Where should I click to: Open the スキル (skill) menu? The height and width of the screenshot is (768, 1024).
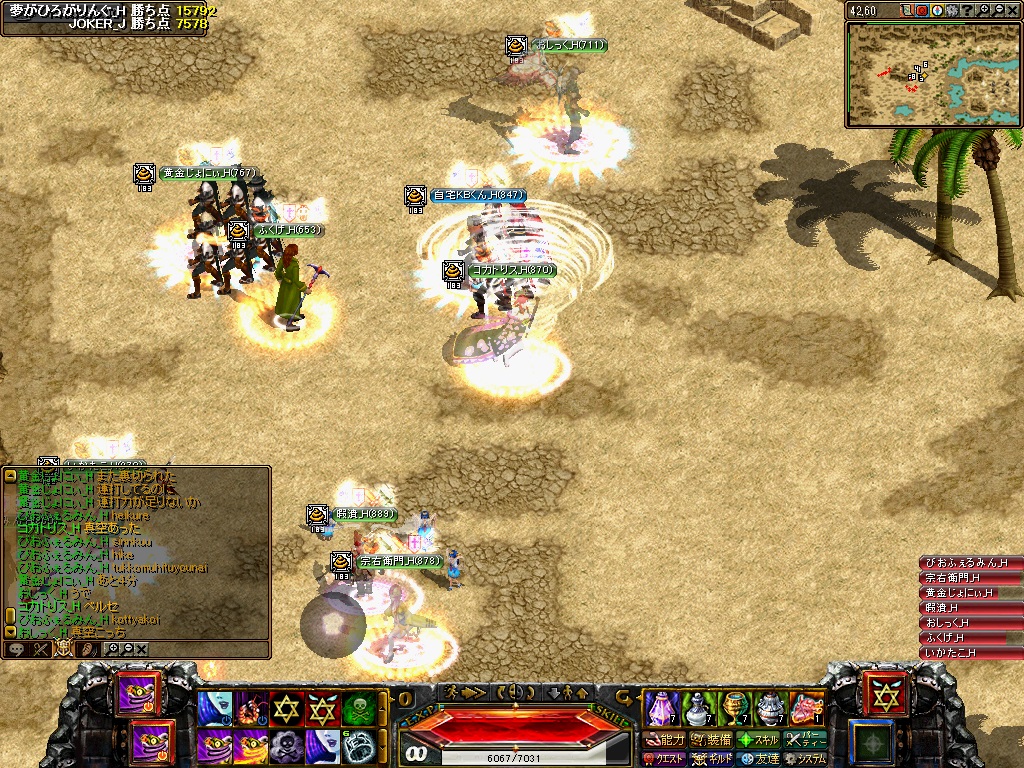click(759, 740)
